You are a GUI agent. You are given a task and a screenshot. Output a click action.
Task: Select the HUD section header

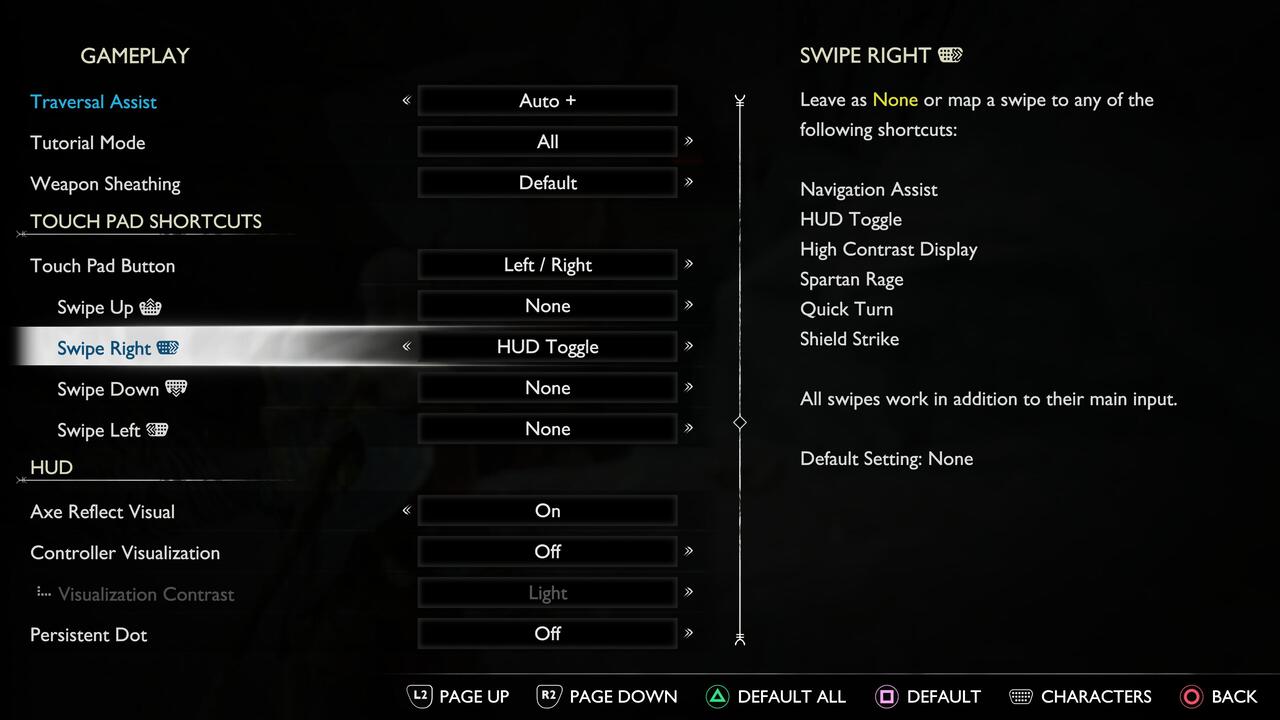50,467
